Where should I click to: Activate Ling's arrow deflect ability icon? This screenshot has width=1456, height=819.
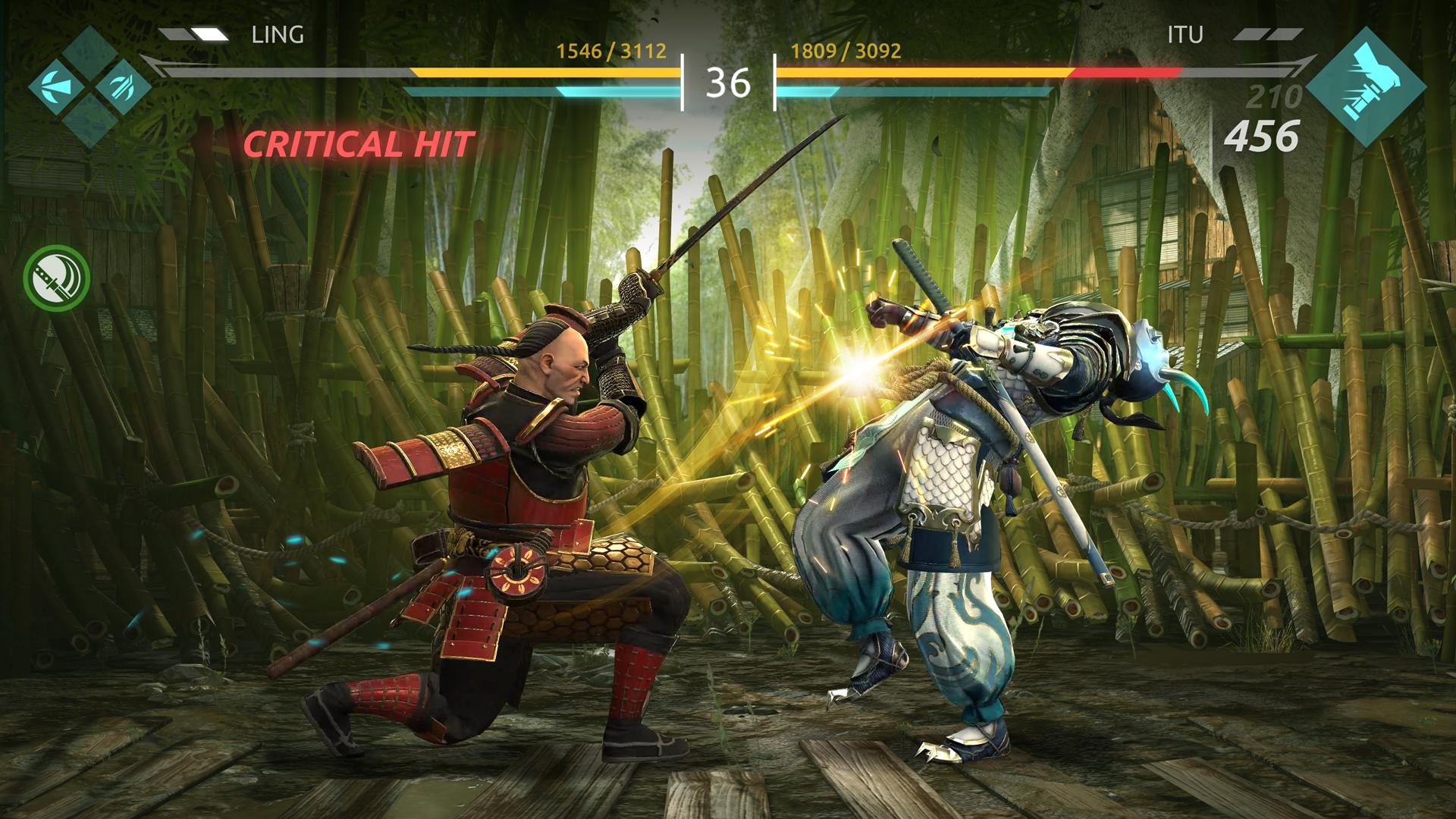click(x=55, y=86)
